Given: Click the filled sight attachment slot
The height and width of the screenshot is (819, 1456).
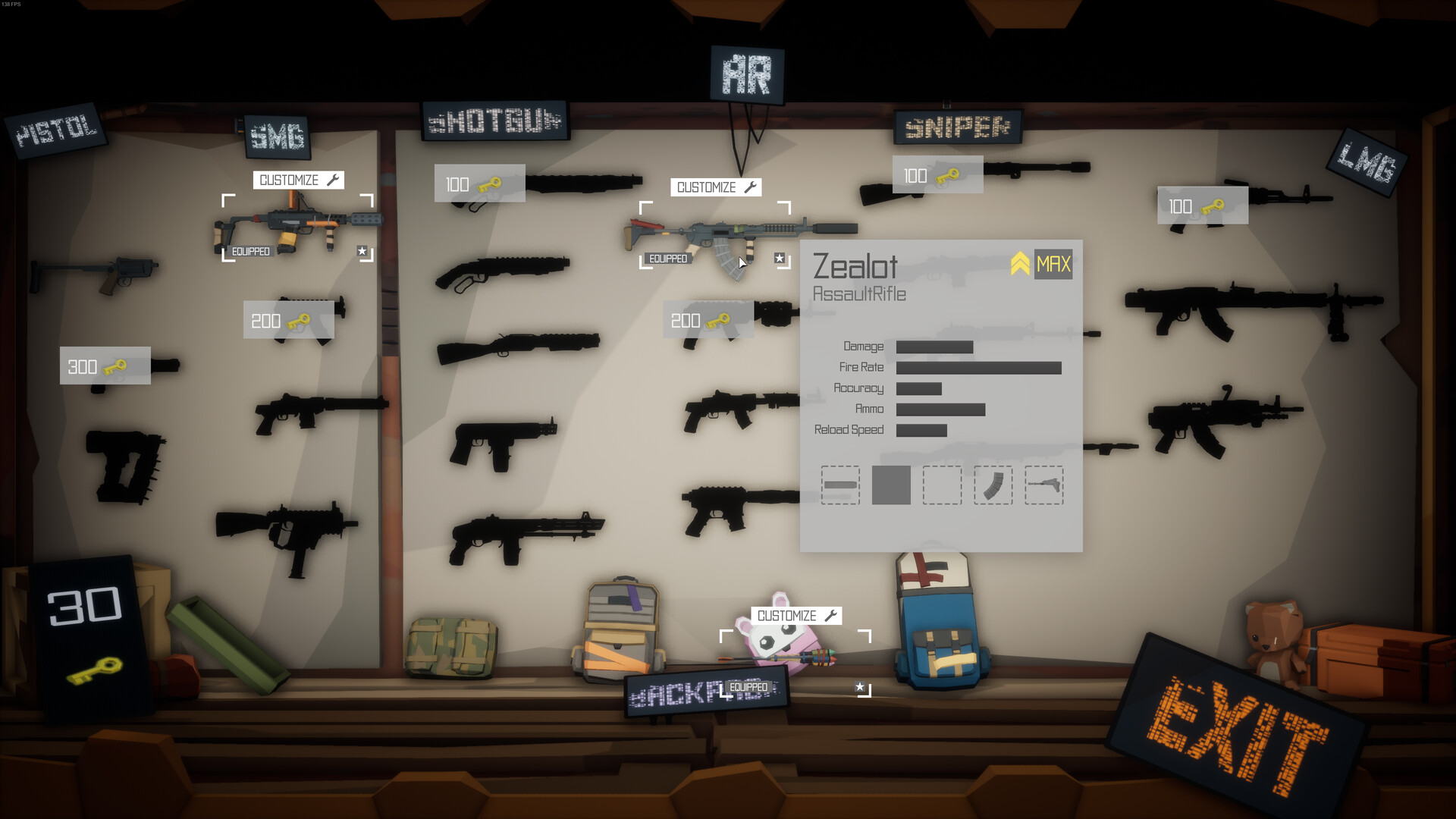Looking at the screenshot, I should pyautogui.click(x=892, y=486).
